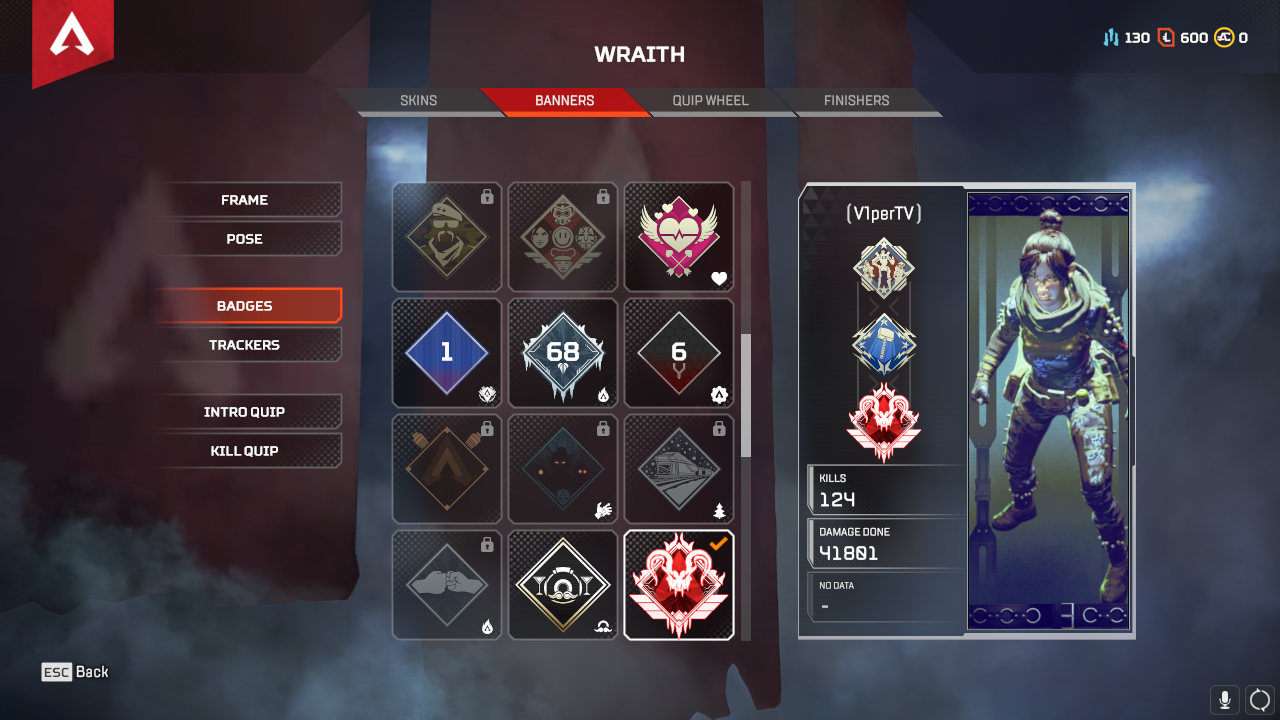Image resolution: width=1280 pixels, height=720 pixels.
Task: Click the gold anchor badge
Action: coord(562,584)
